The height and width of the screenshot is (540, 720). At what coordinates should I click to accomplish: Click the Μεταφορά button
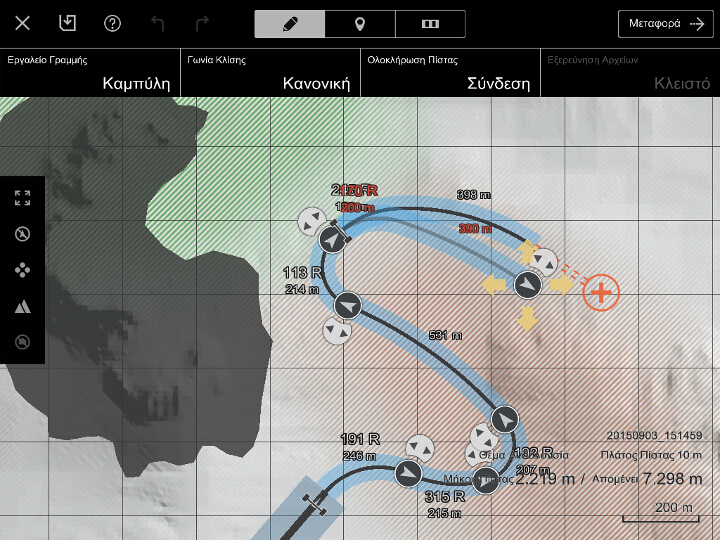[x=666, y=24]
